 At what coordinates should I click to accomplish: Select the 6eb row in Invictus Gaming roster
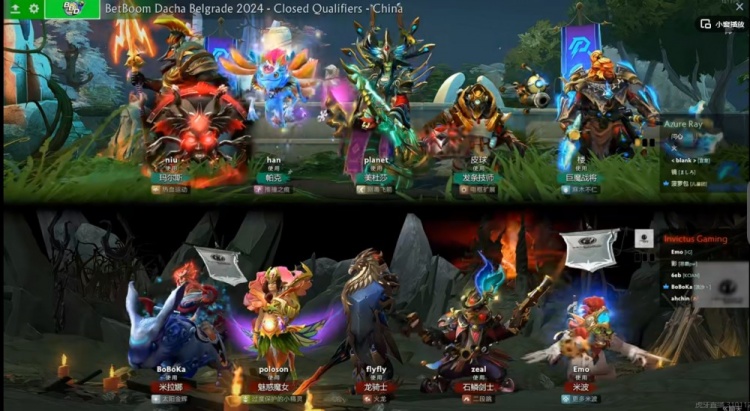678,272
